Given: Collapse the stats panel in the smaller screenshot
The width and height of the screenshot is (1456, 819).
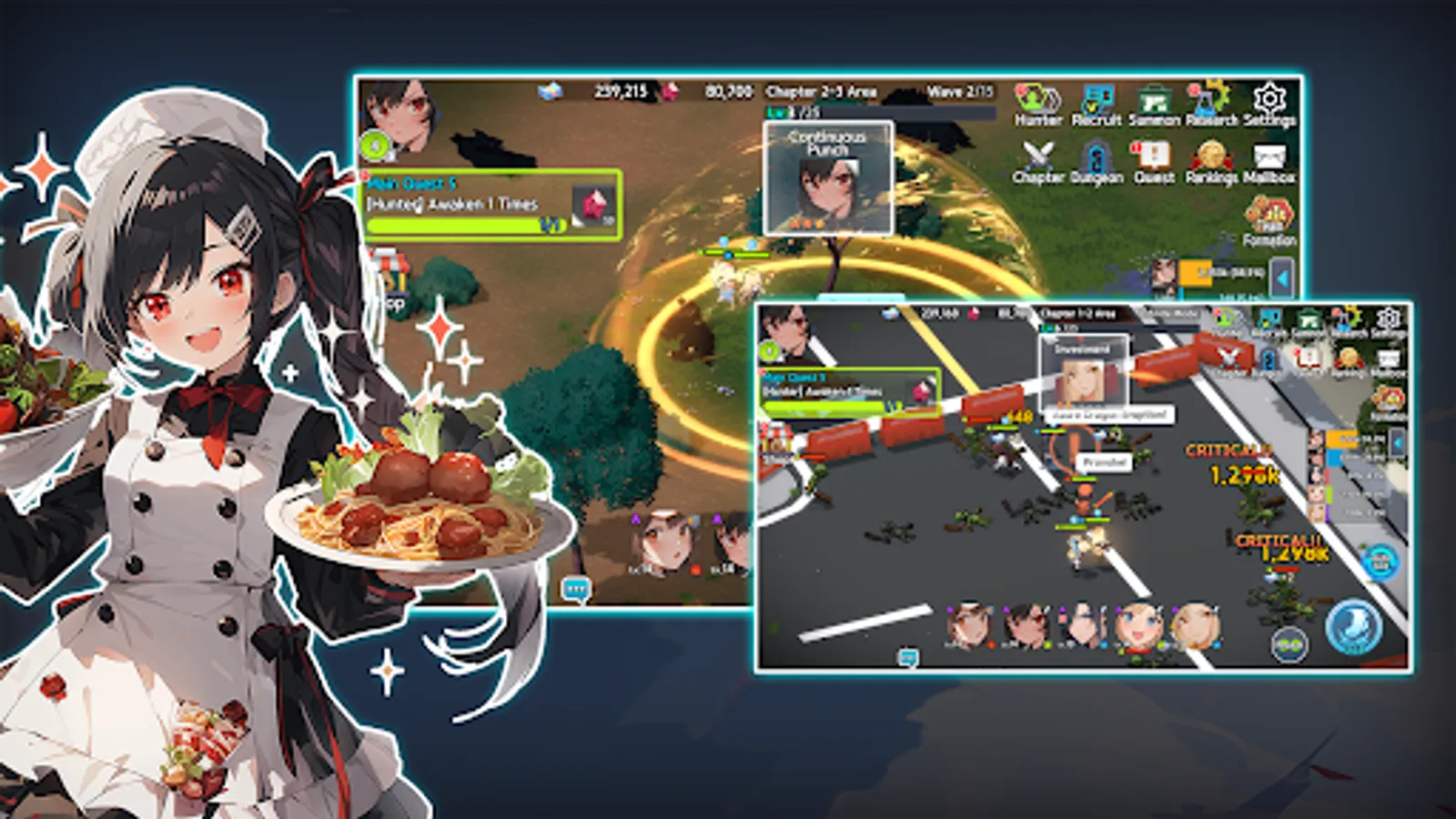Looking at the screenshot, I should coord(1399,440).
